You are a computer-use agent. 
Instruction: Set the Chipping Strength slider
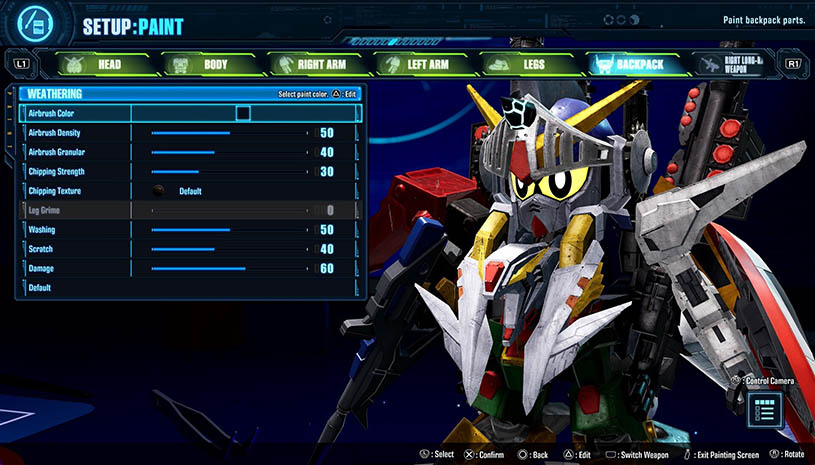pos(230,172)
